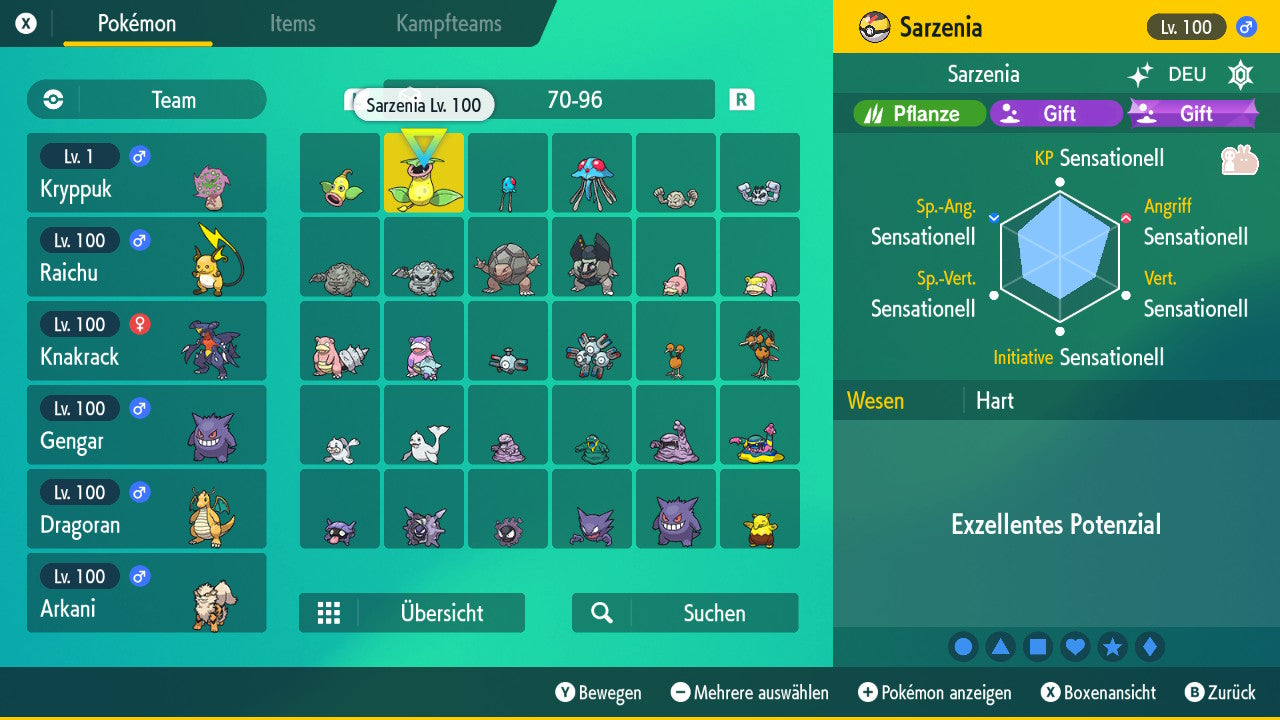Select the blue triangle marking icon

[x=1000, y=646]
